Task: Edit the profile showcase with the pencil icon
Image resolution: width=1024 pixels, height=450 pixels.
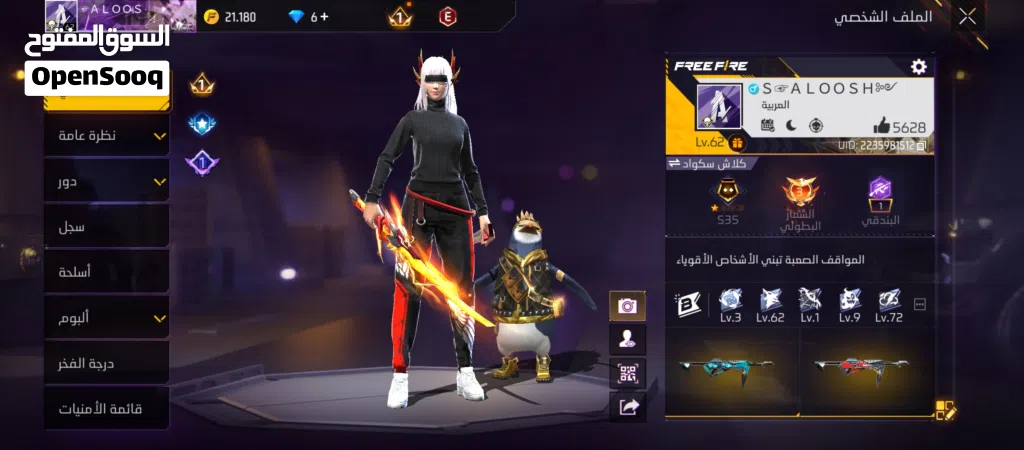Action: coord(946,409)
